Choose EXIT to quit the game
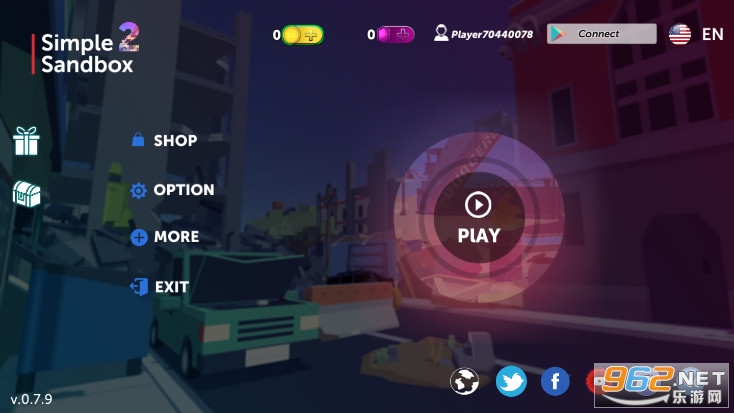This screenshot has width=734, height=413. 160,287
